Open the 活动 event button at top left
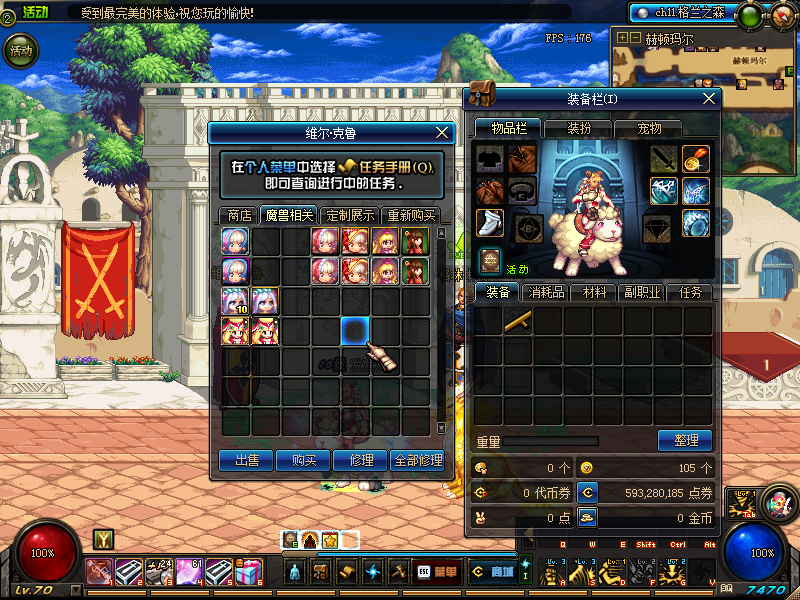Viewport: 800px width, 600px height. [20, 50]
